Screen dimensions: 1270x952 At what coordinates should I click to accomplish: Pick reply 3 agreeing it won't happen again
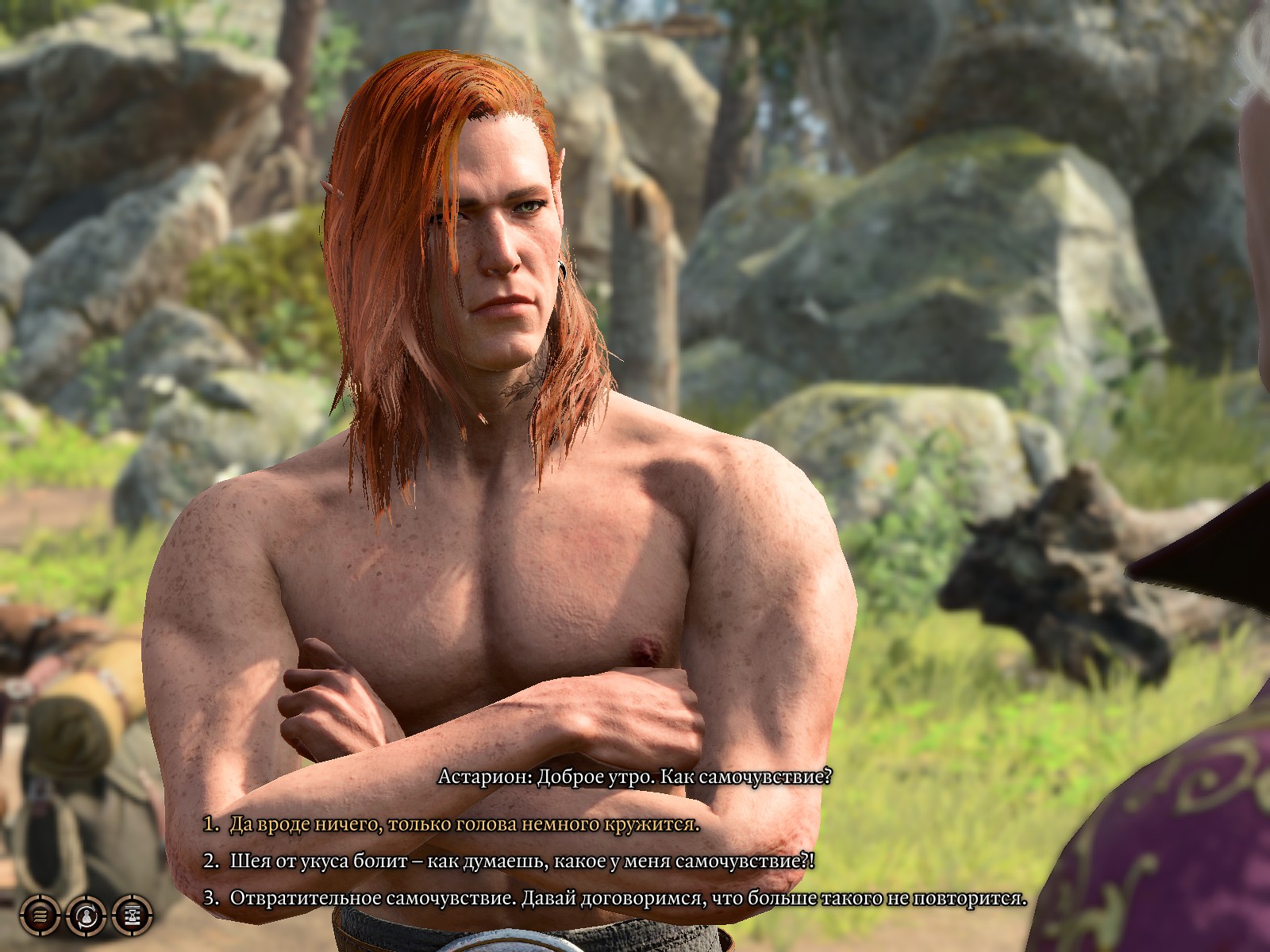tap(627, 898)
